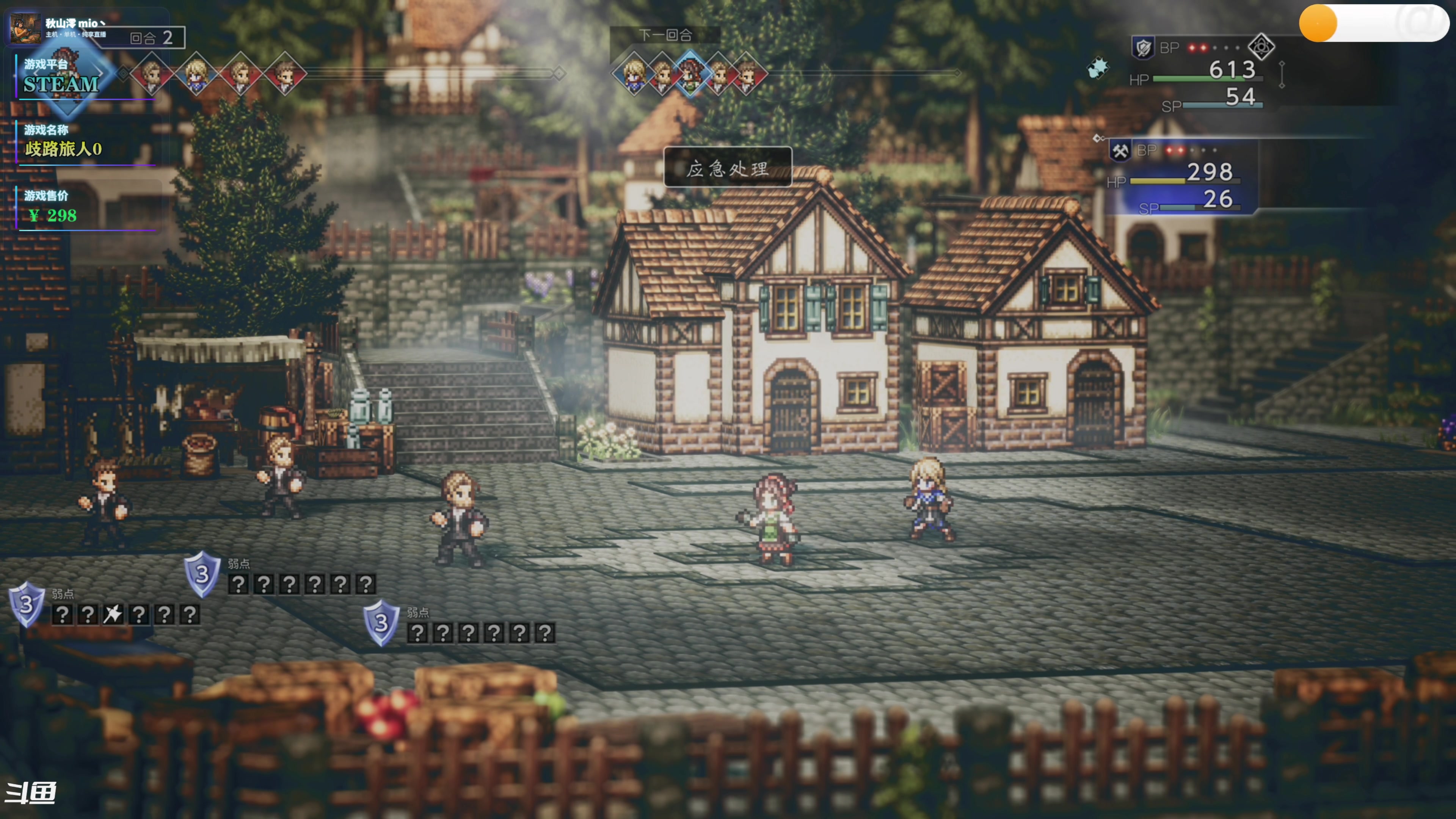Image resolution: width=1456 pixels, height=819 pixels.
Task: Select the blonde woman's portrait in the current turn order
Action: pyautogui.click(x=196, y=74)
